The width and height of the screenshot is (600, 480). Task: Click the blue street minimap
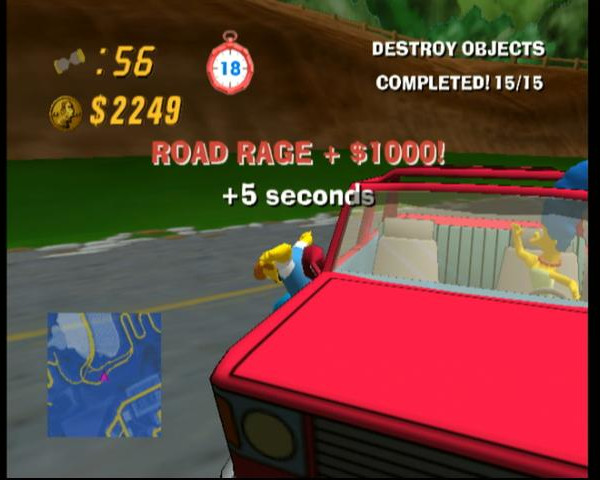[x=103, y=374]
